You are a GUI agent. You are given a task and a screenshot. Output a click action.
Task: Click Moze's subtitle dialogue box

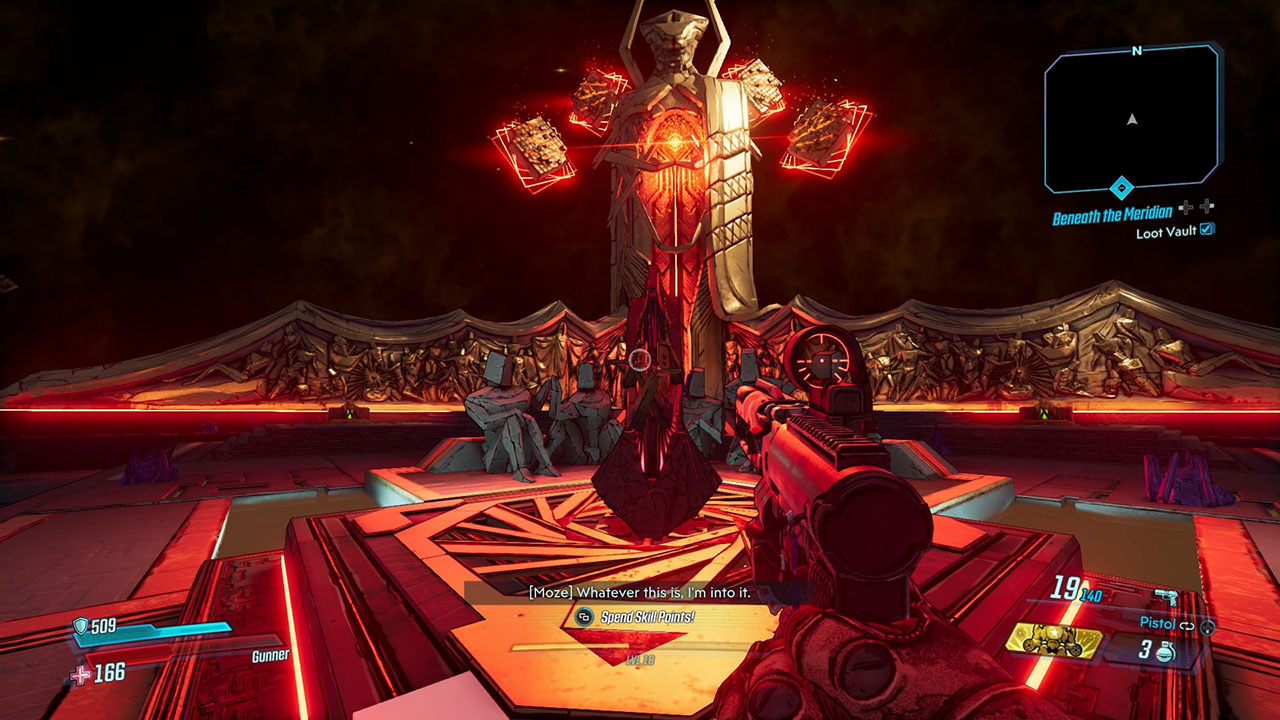click(640, 591)
